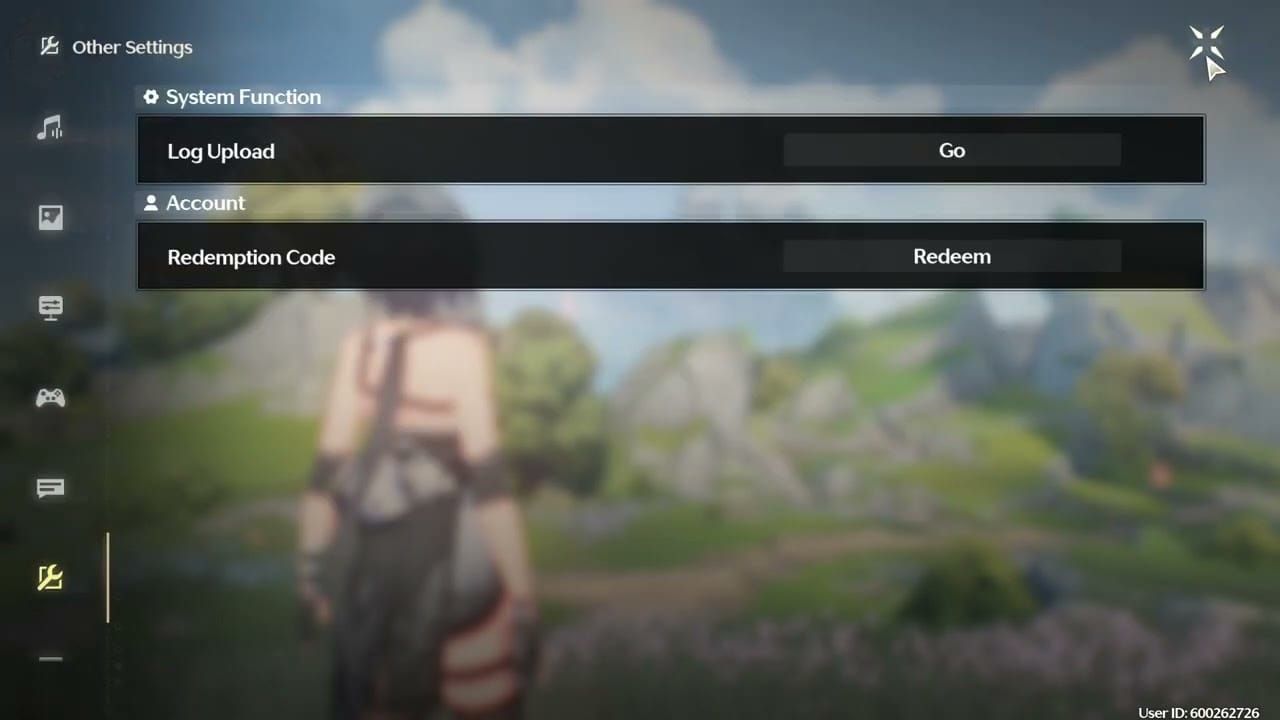Click the gear icon beside System Function

coord(150,97)
